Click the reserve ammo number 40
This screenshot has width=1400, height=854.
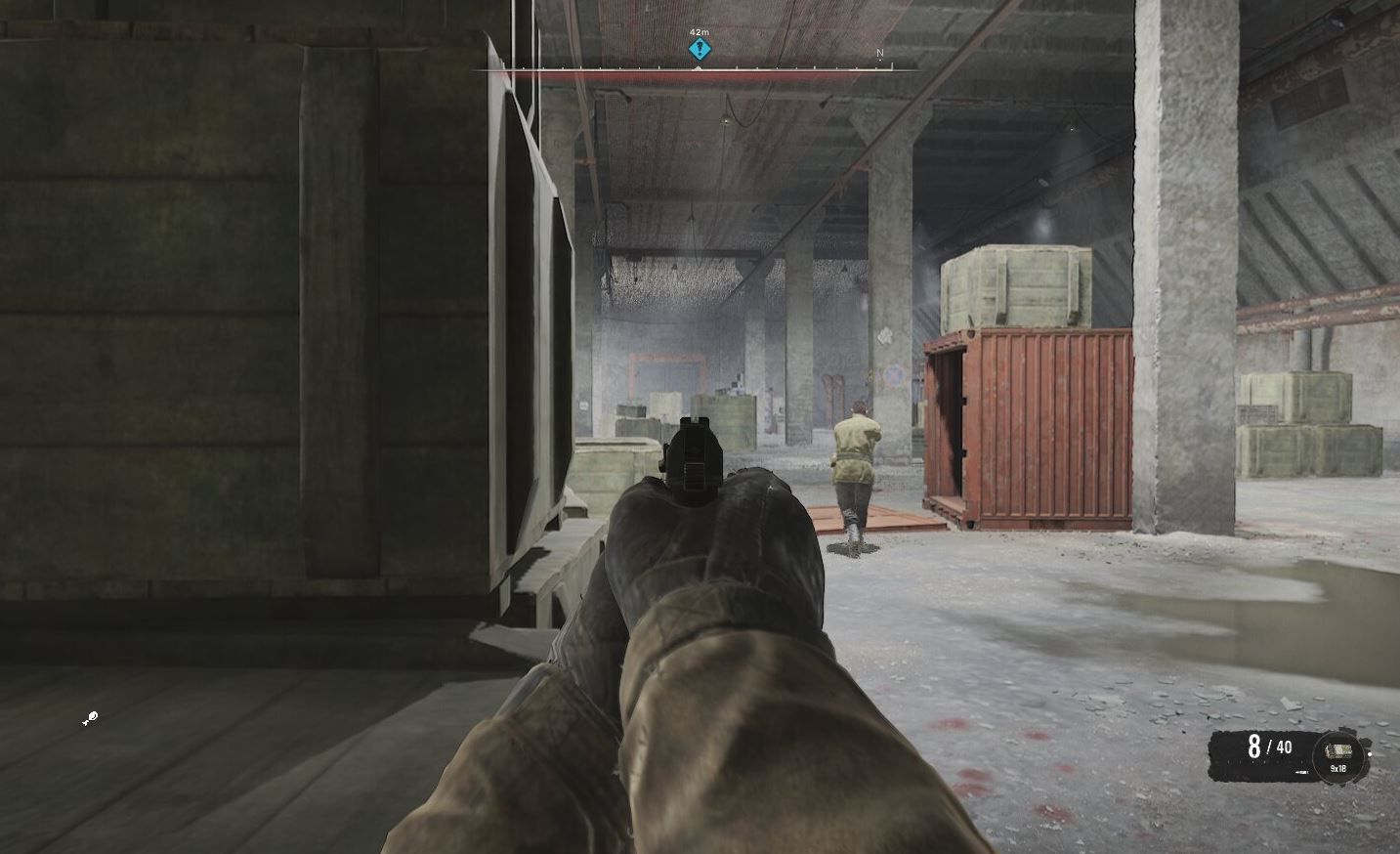click(x=1284, y=747)
